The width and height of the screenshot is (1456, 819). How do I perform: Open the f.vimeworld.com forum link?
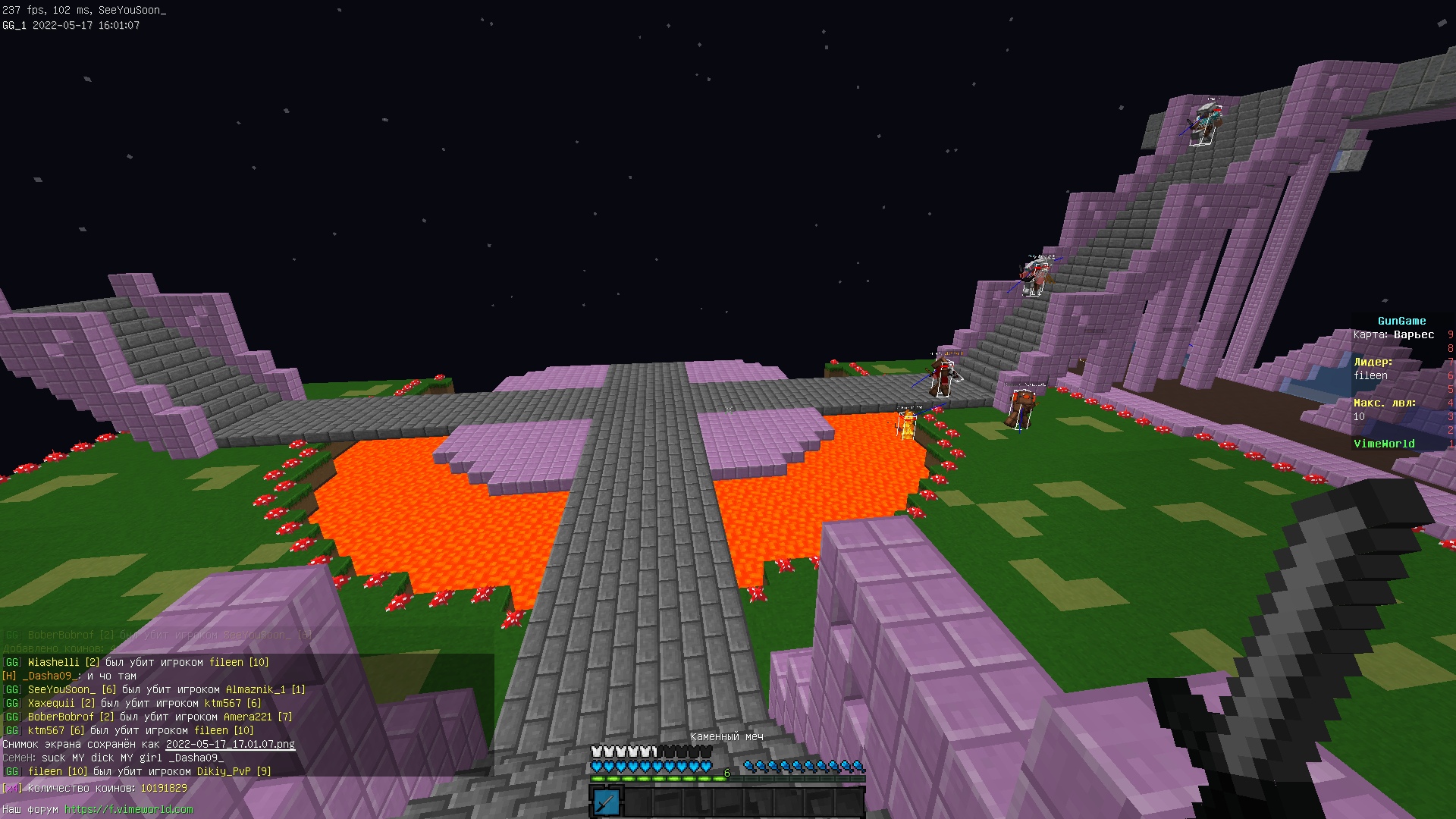tap(128, 809)
